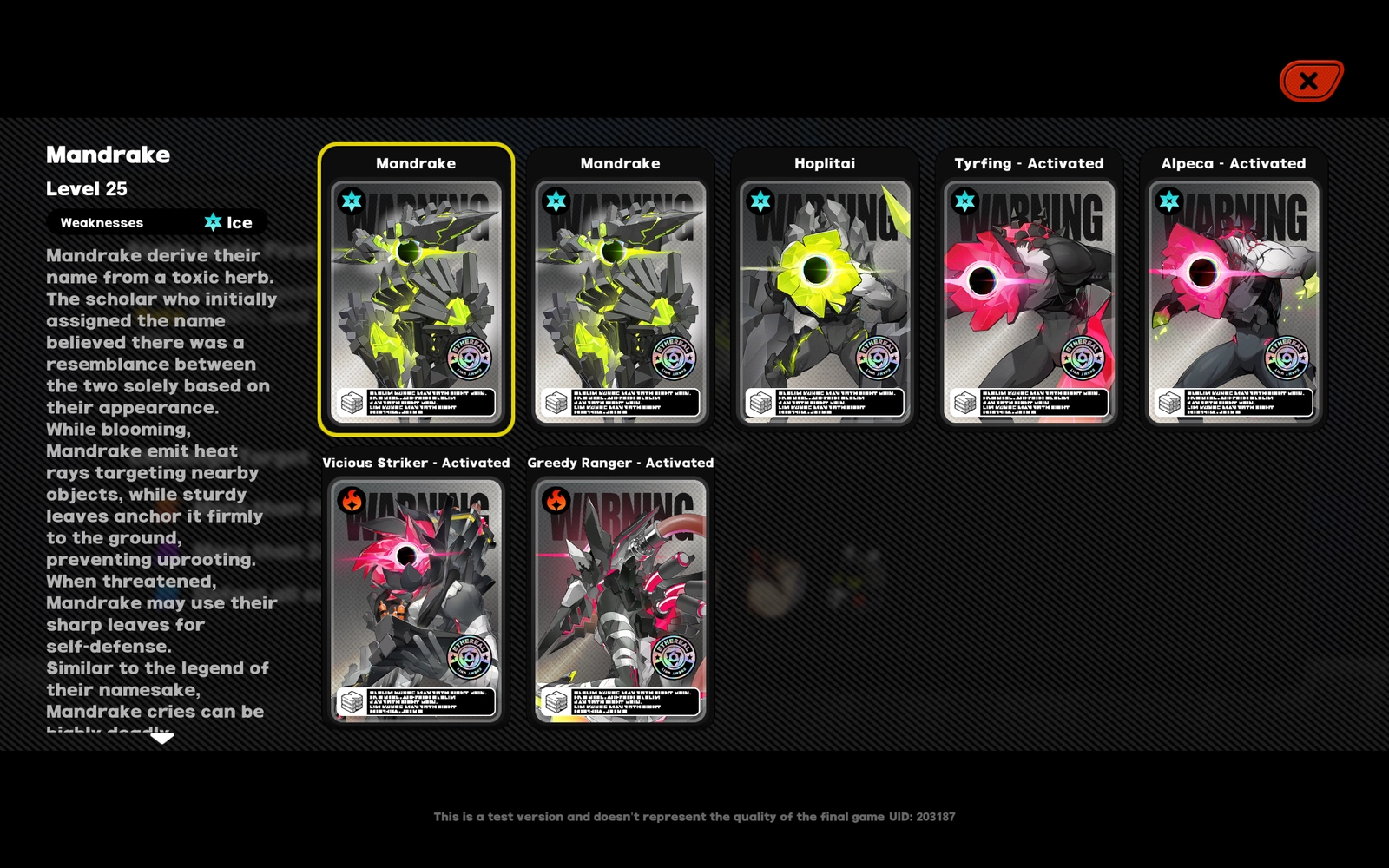The image size is (1389, 868).
Task: Click the material cube icon on Tyrfing card
Action: pyautogui.click(x=965, y=402)
